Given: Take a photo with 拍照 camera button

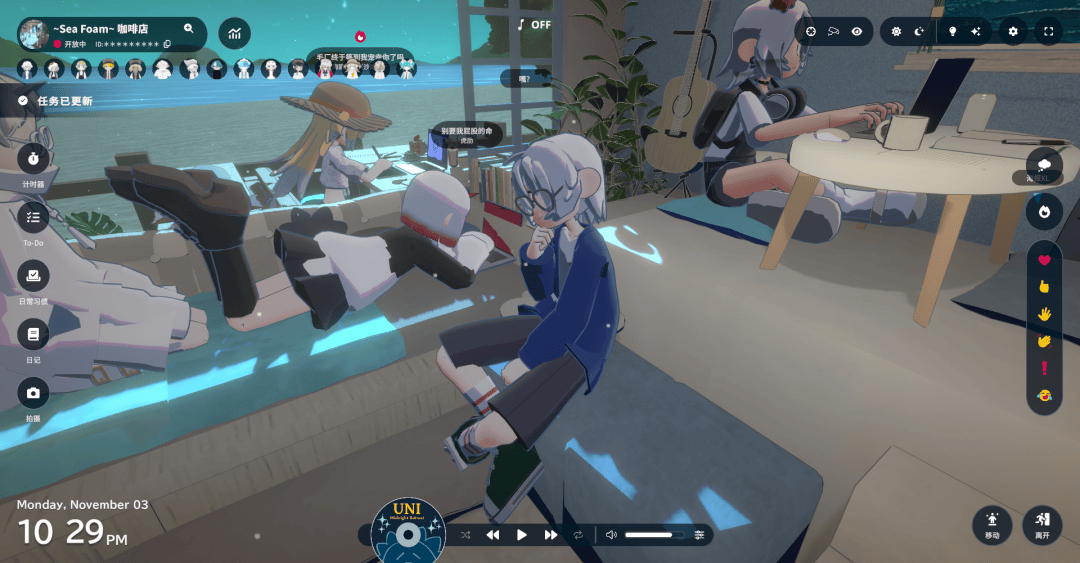Looking at the screenshot, I should (x=33, y=393).
